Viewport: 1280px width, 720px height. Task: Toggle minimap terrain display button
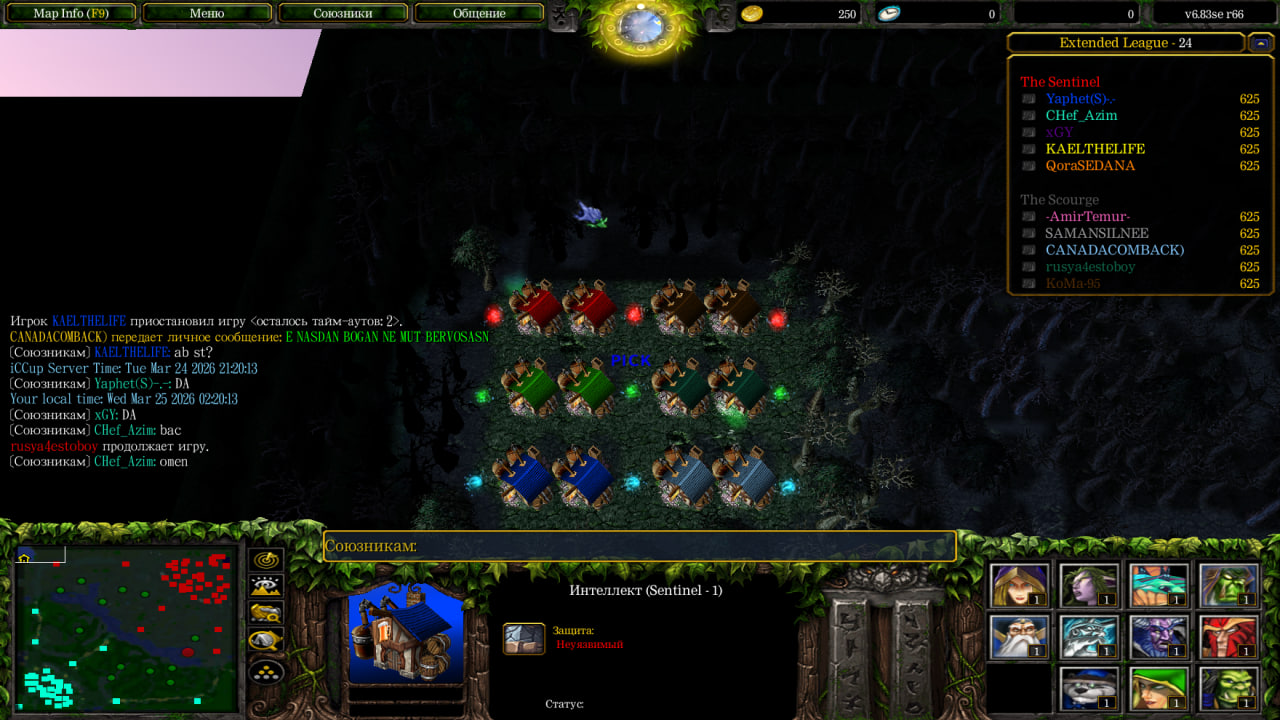pyautogui.click(x=266, y=587)
